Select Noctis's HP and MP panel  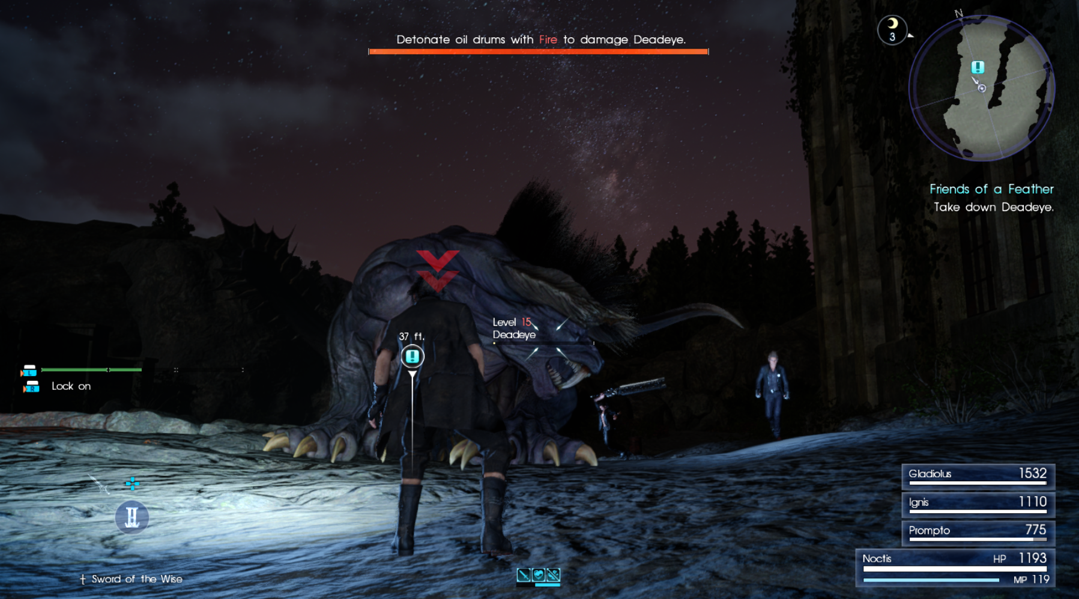point(956,568)
